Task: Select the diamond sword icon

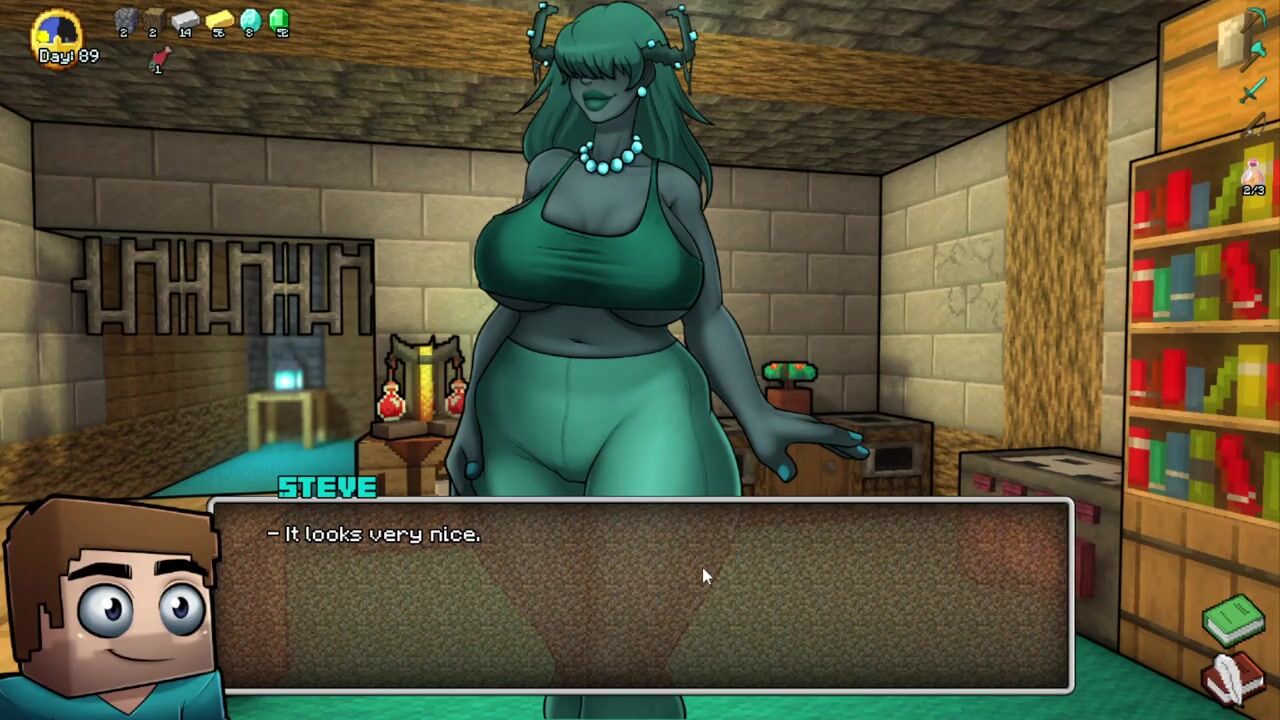Action: [1252, 92]
